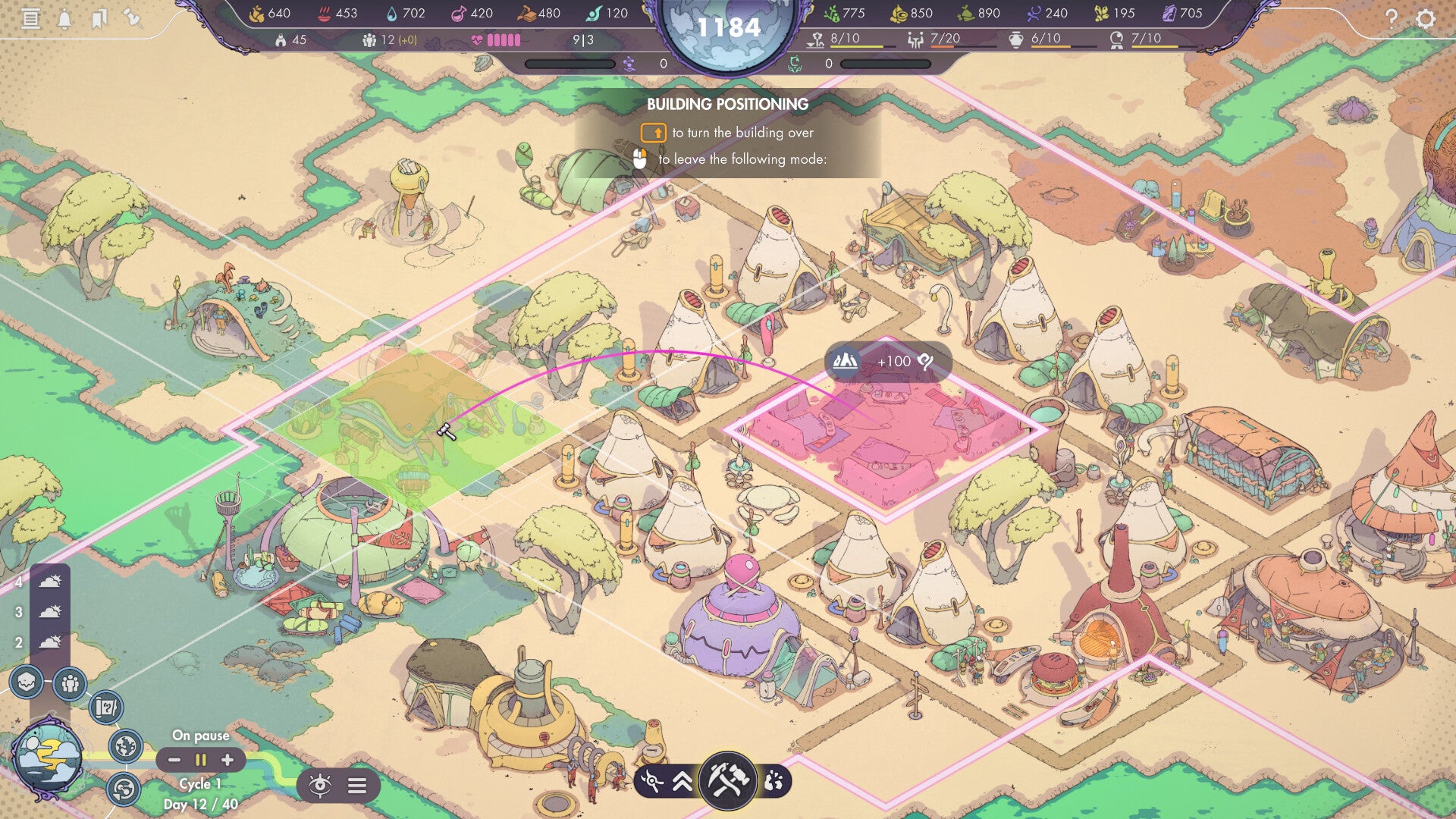This screenshot has height=819, width=1456.
Task: Open the terrain block icon
Action: [x=27, y=682]
